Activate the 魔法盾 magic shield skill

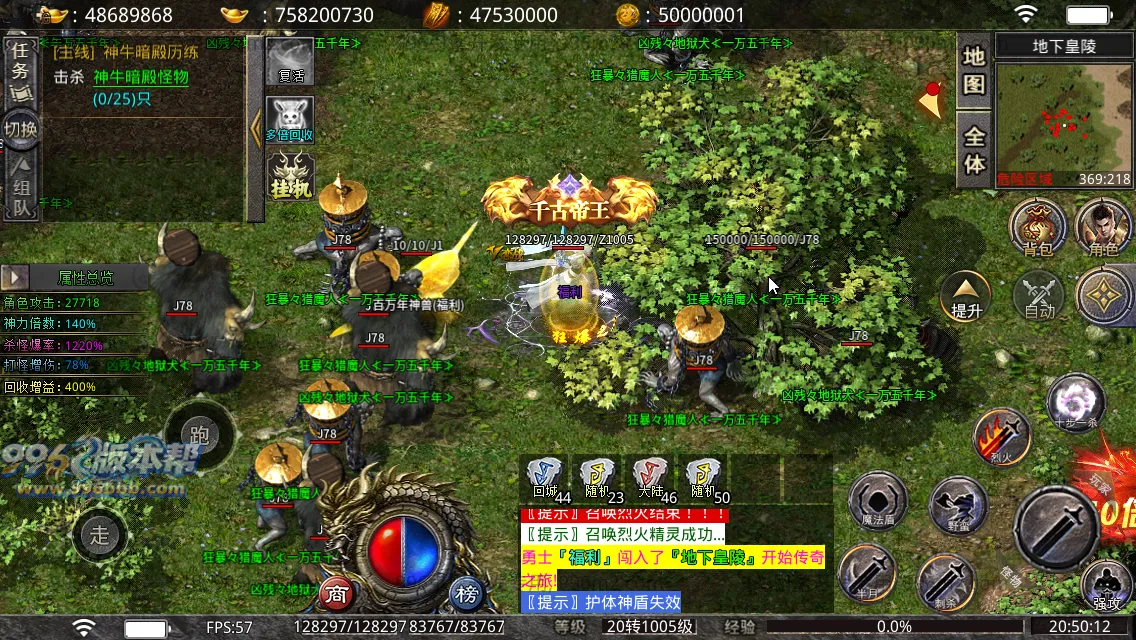(x=877, y=501)
